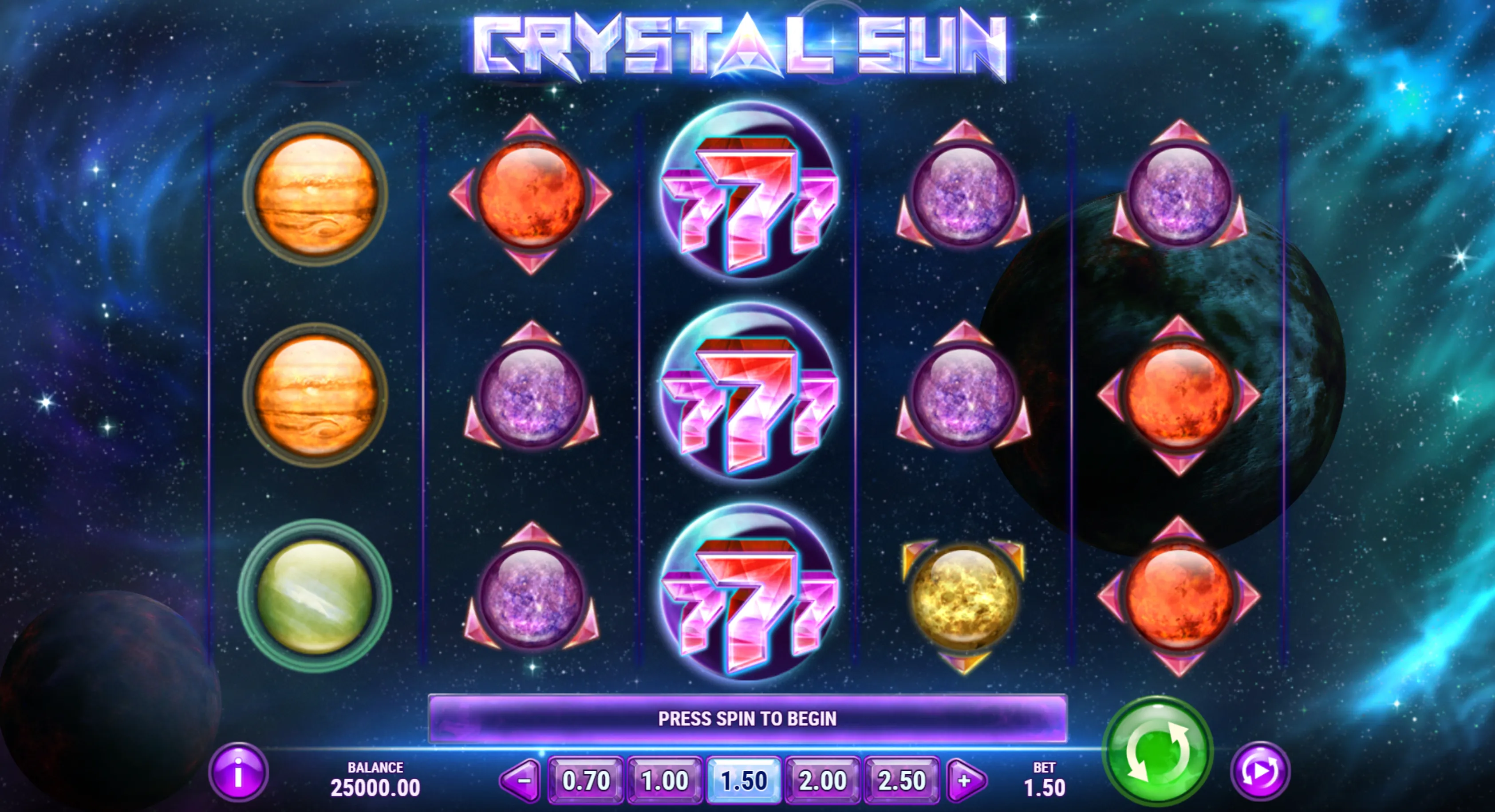This screenshot has width=1495, height=812.
Task: Set the bet to 2.00
Action: [x=822, y=780]
